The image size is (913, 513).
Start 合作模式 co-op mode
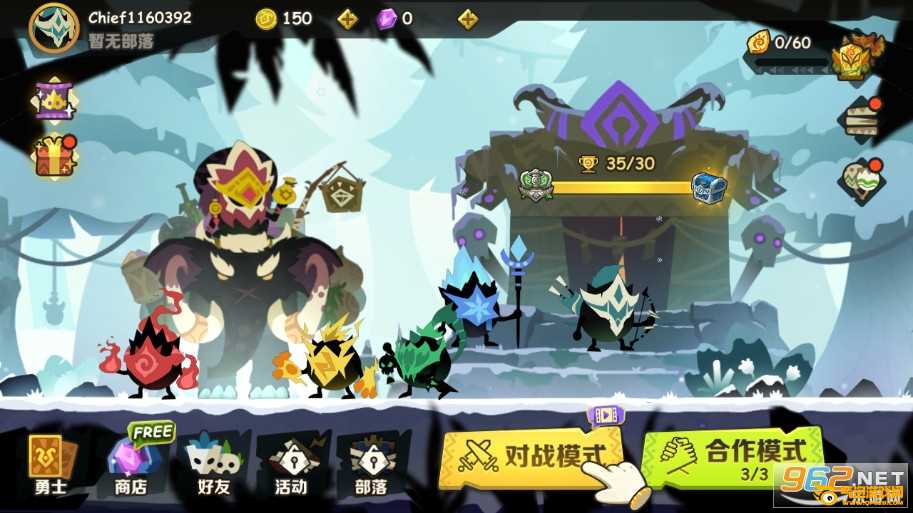pyautogui.click(x=735, y=456)
